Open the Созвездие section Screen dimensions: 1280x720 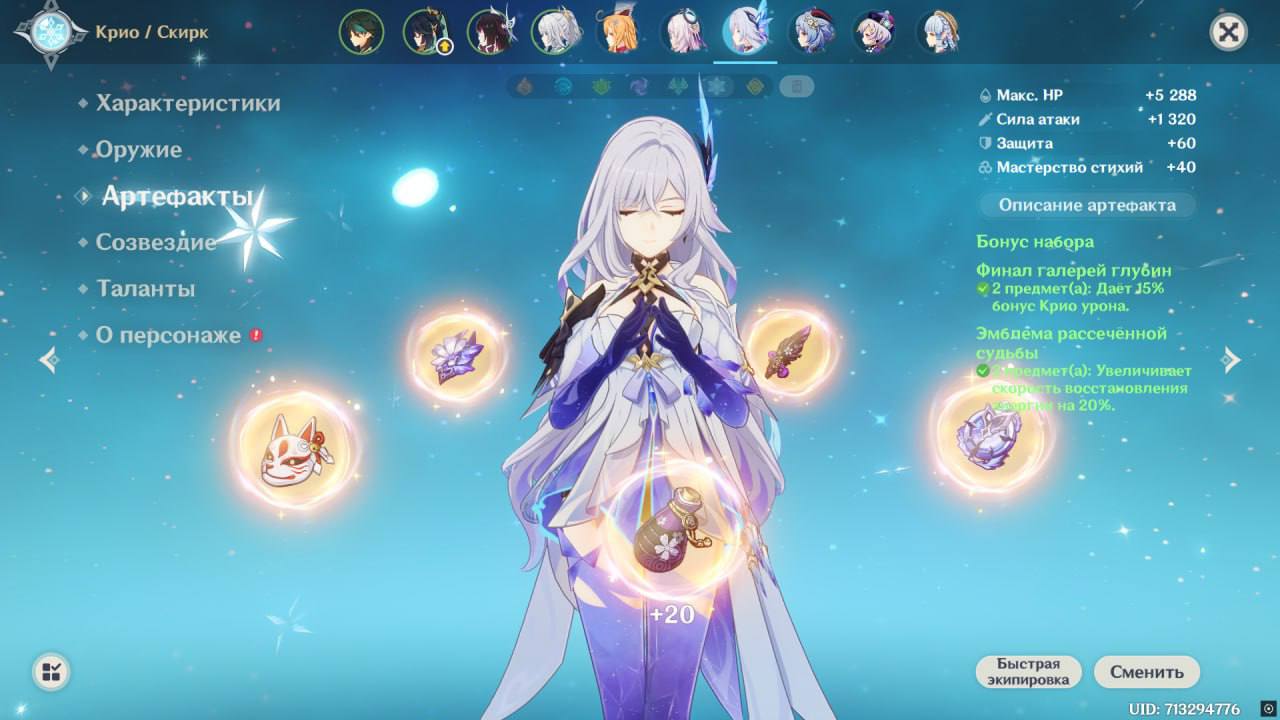155,242
